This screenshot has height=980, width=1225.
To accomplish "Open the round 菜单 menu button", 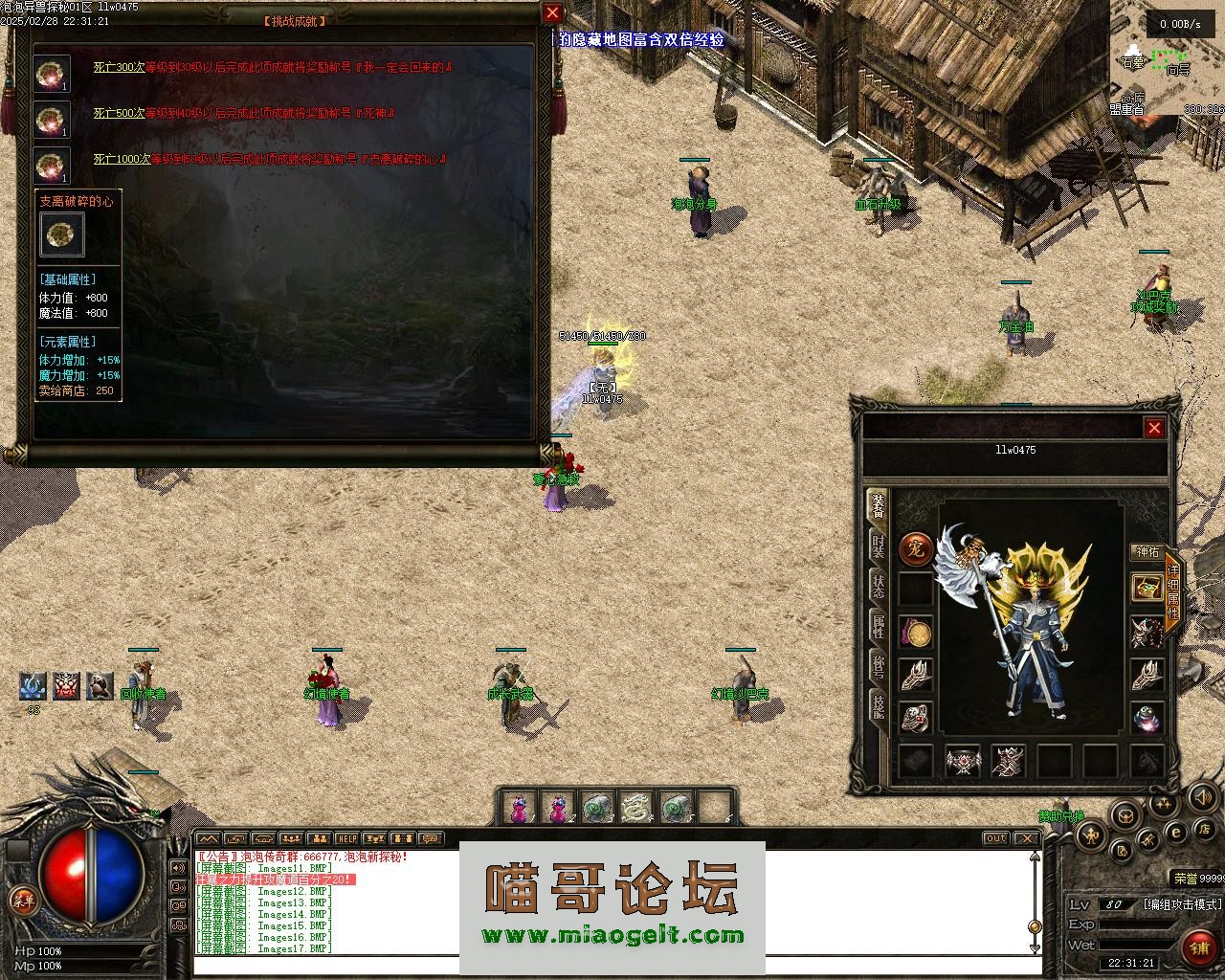I will click(x=21, y=900).
